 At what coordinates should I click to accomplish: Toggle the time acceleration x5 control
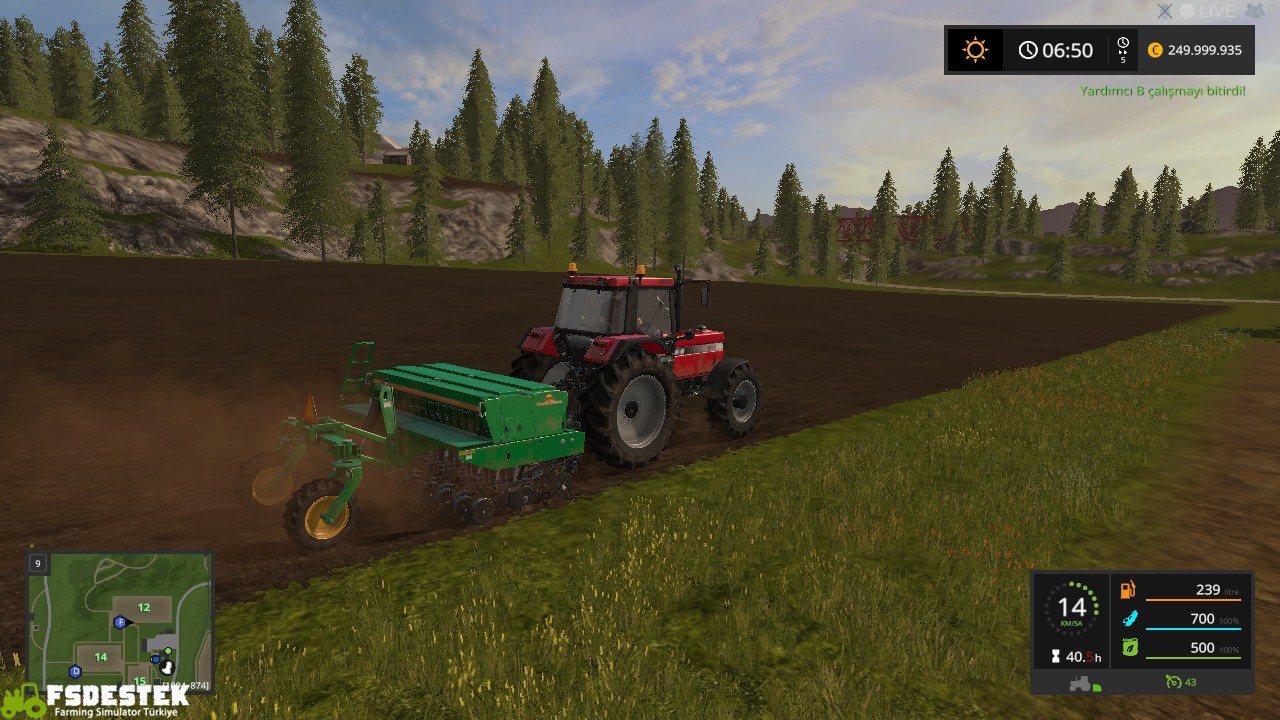click(x=1124, y=51)
